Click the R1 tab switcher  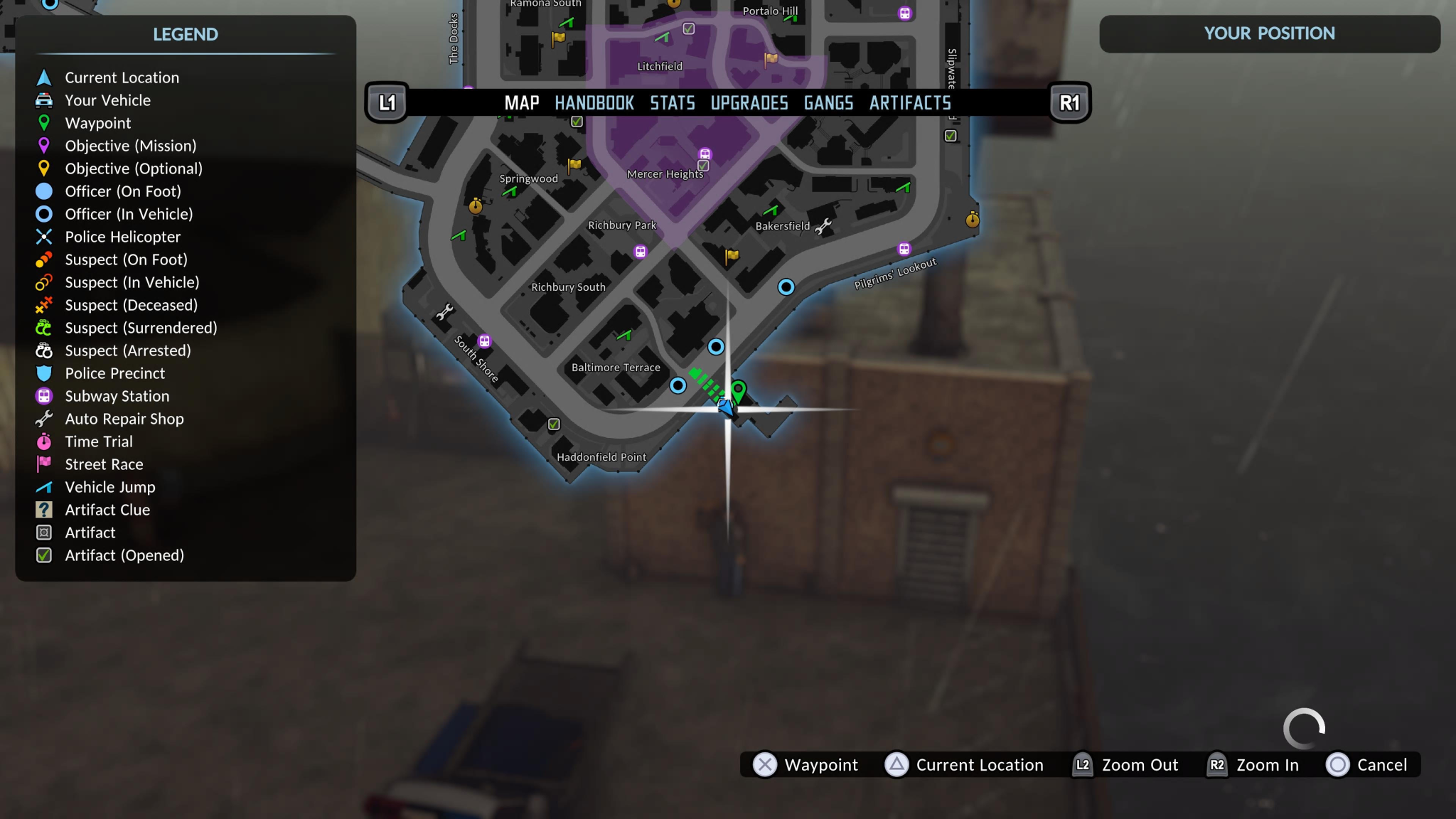point(1069,102)
